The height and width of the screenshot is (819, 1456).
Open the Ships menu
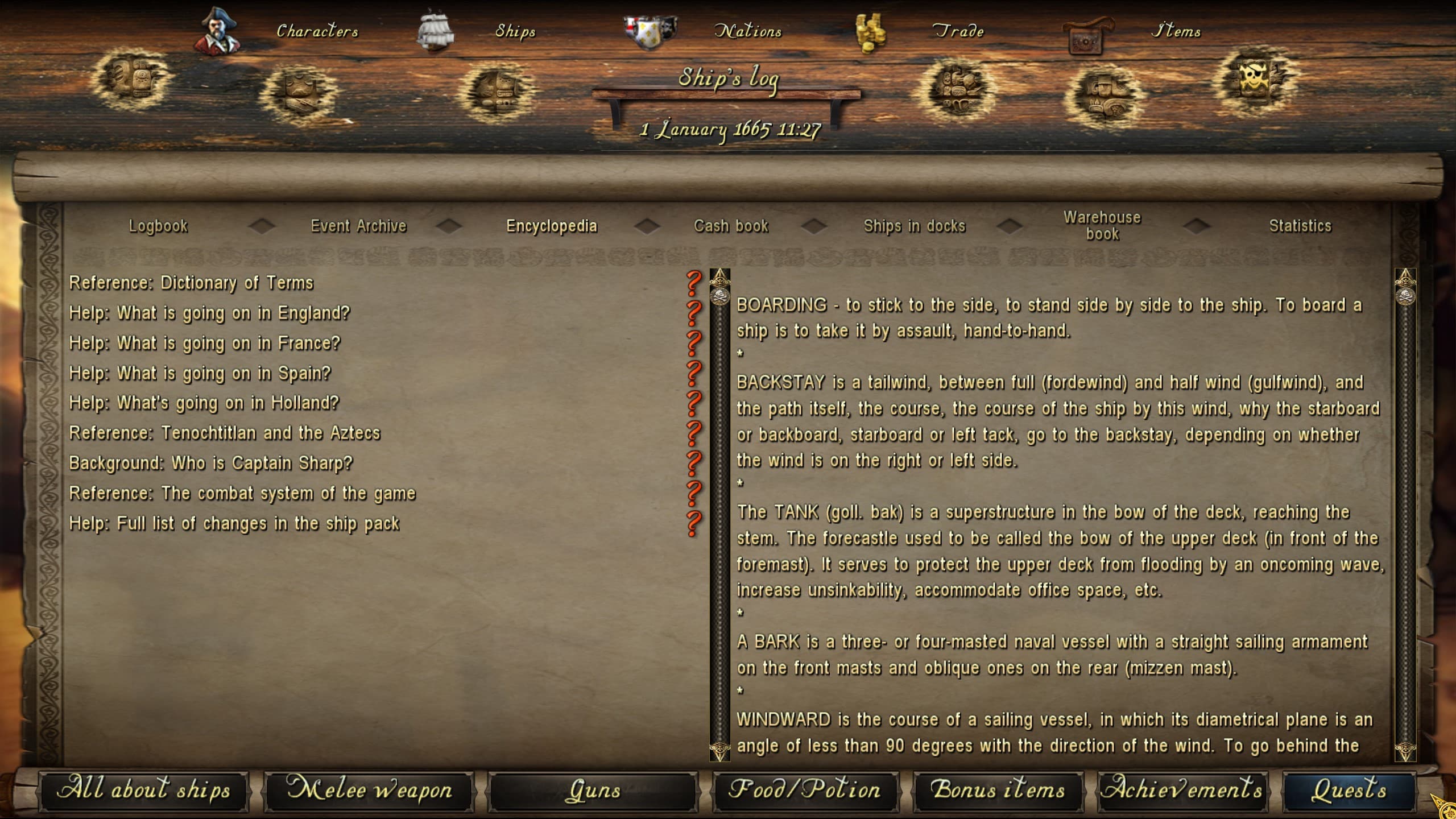[515, 31]
